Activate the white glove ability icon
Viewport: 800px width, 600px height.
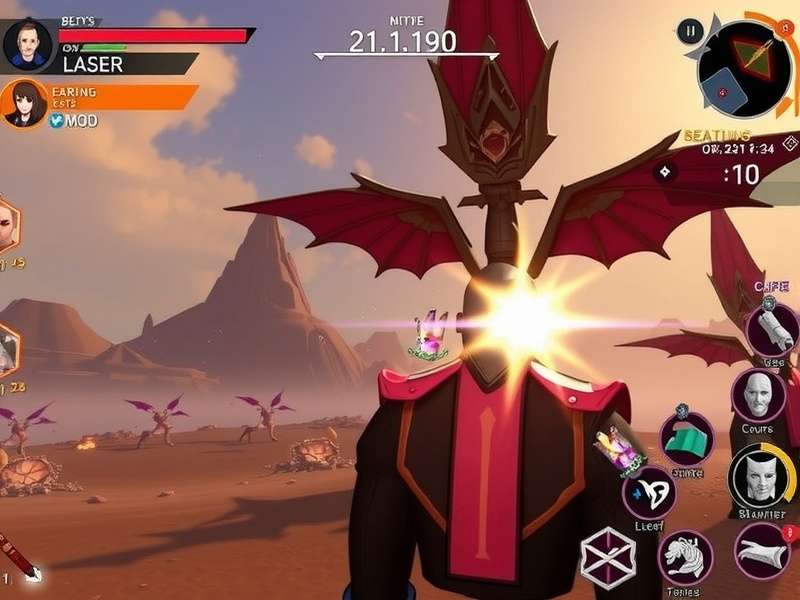[x=762, y=550]
